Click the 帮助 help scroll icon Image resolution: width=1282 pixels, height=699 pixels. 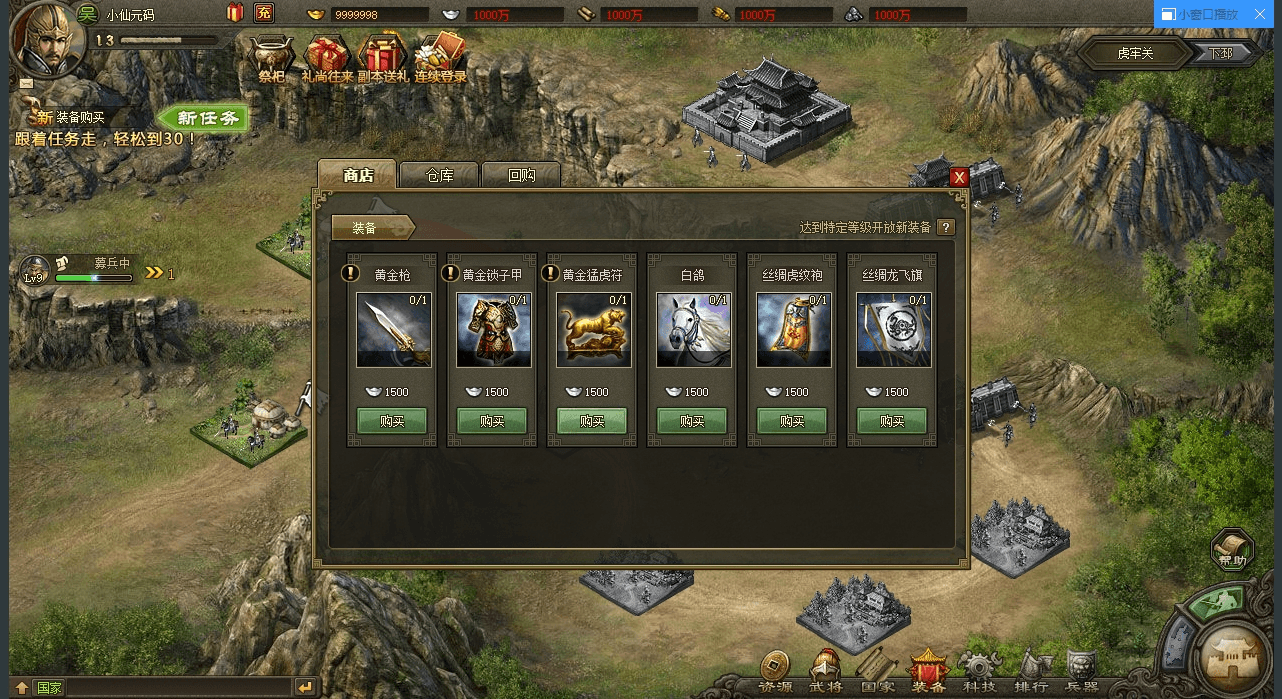1232,548
